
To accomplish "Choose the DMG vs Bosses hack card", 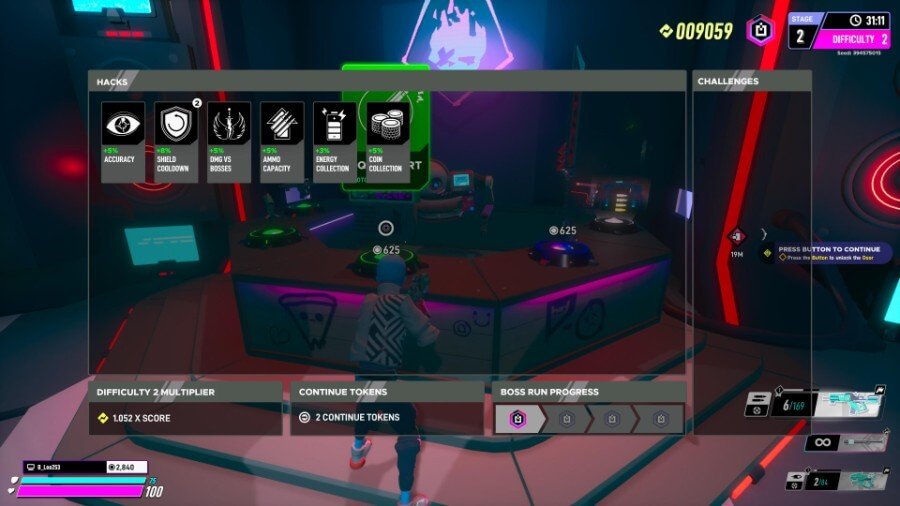I will (x=229, y=141).
